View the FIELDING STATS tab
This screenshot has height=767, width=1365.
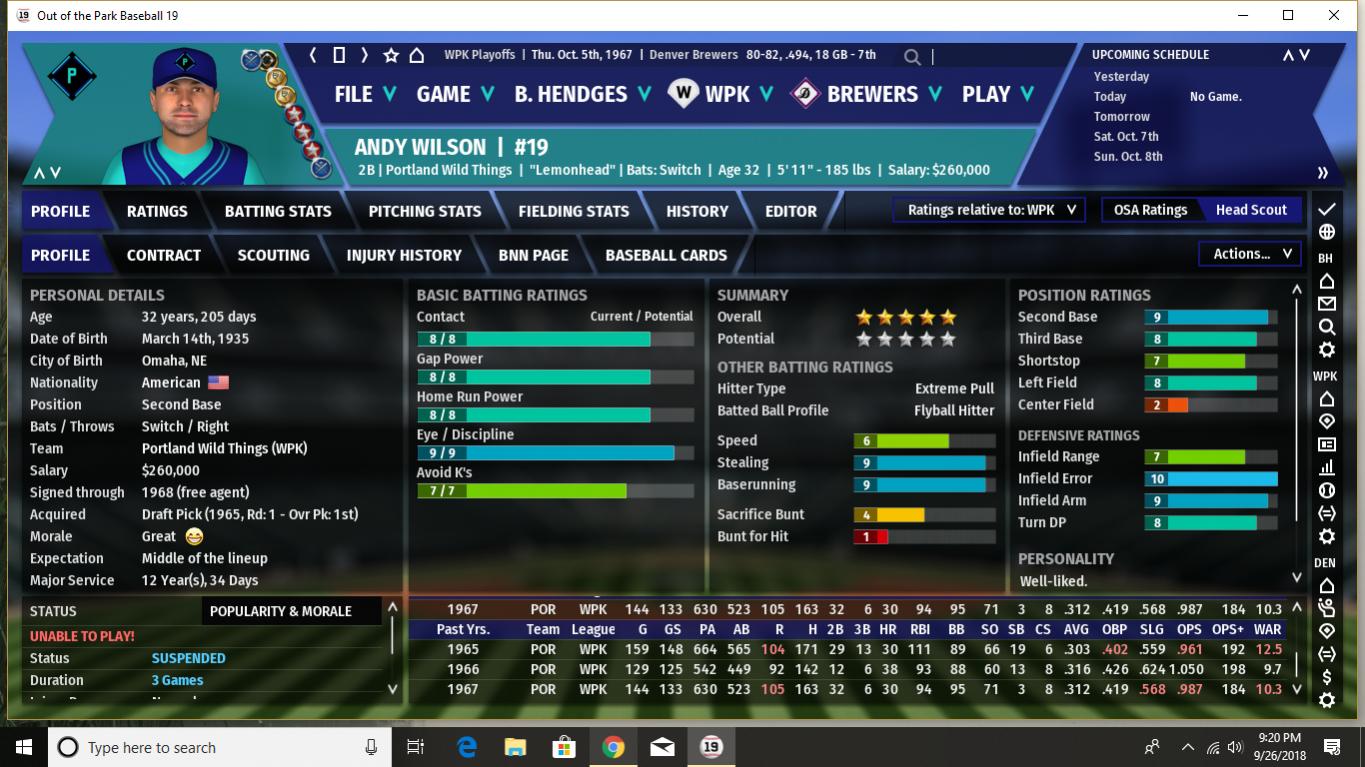(574, 211)
